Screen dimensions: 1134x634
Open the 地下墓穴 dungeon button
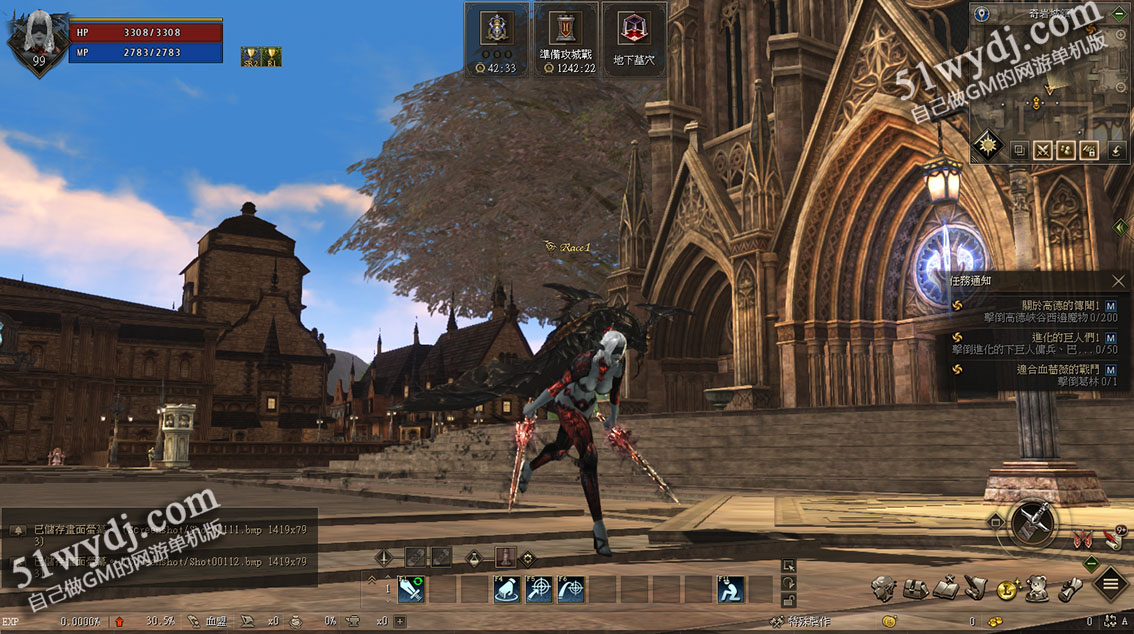click(x=635, y=38)
